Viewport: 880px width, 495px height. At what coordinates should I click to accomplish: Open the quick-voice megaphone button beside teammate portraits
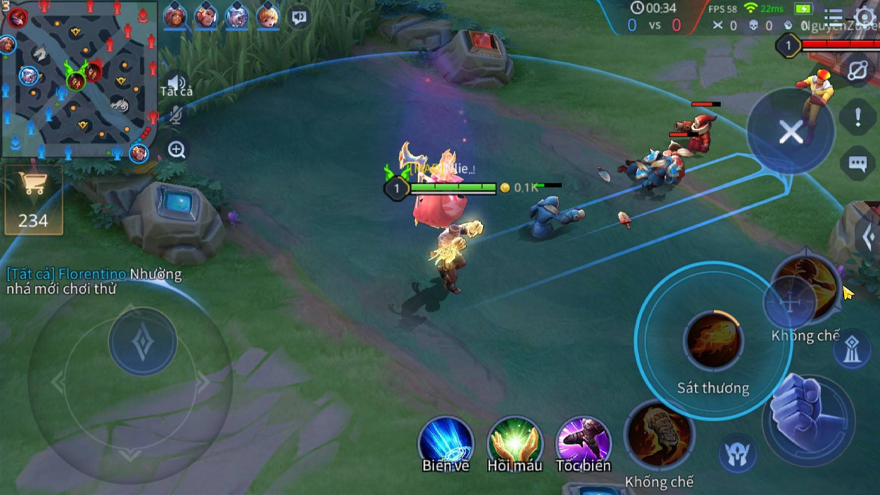pos(299,17)
